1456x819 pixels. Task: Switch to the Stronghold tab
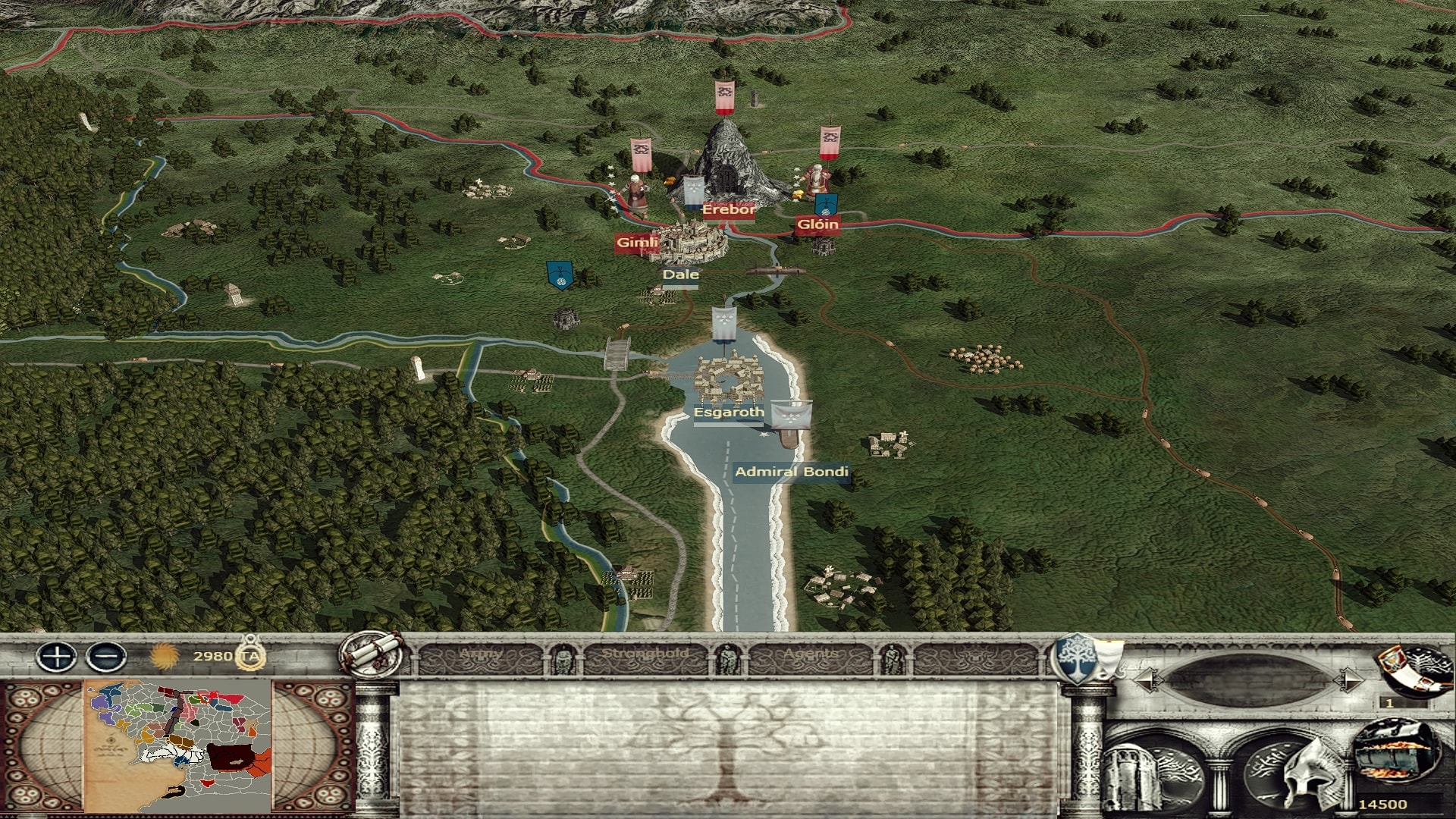pos(645,654)
